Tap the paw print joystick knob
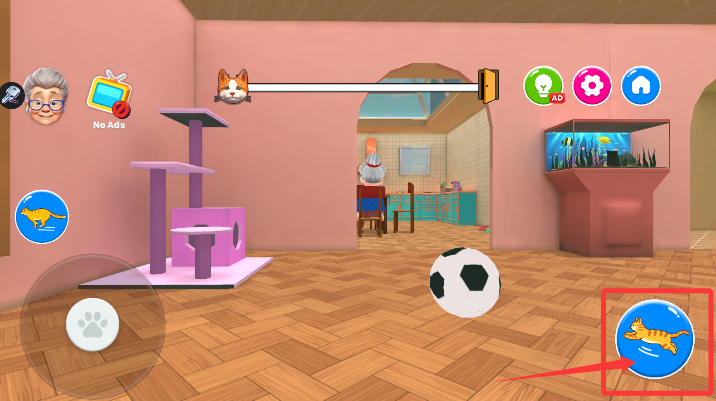The width and height of the screenshot is (716, 401). (93, 323)
